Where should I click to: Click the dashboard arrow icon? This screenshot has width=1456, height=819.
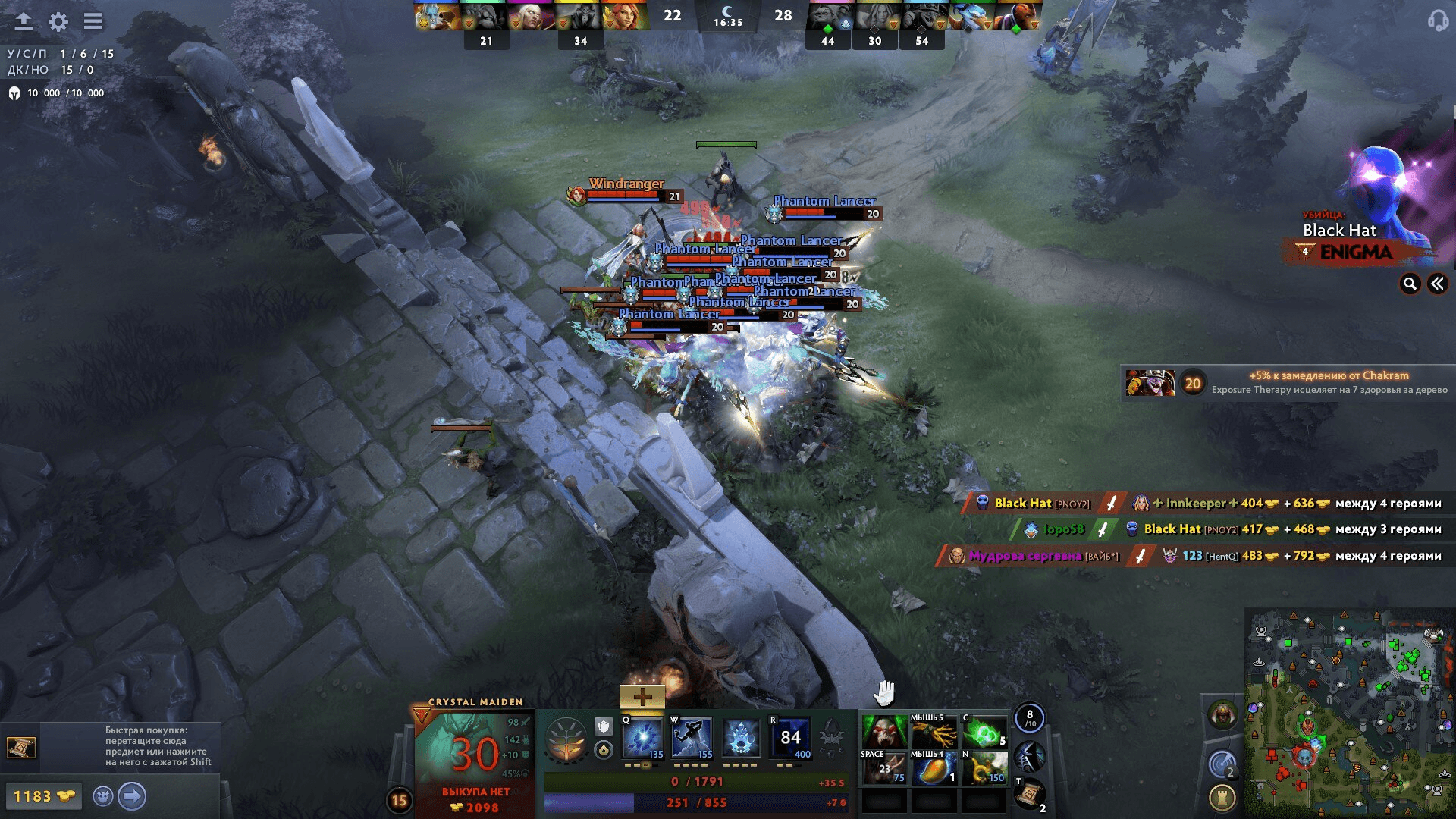click(x=24, y=21)
